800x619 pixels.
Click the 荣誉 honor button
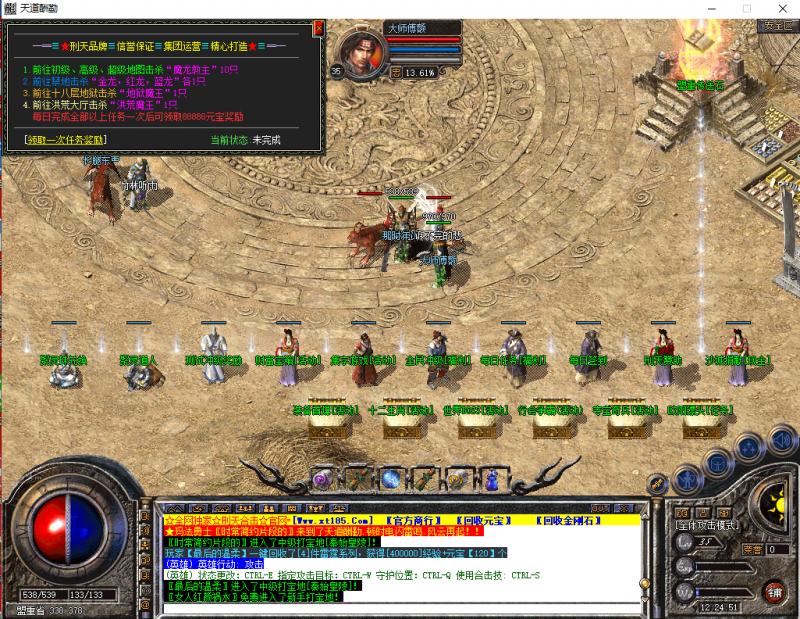tap(752, 548)
